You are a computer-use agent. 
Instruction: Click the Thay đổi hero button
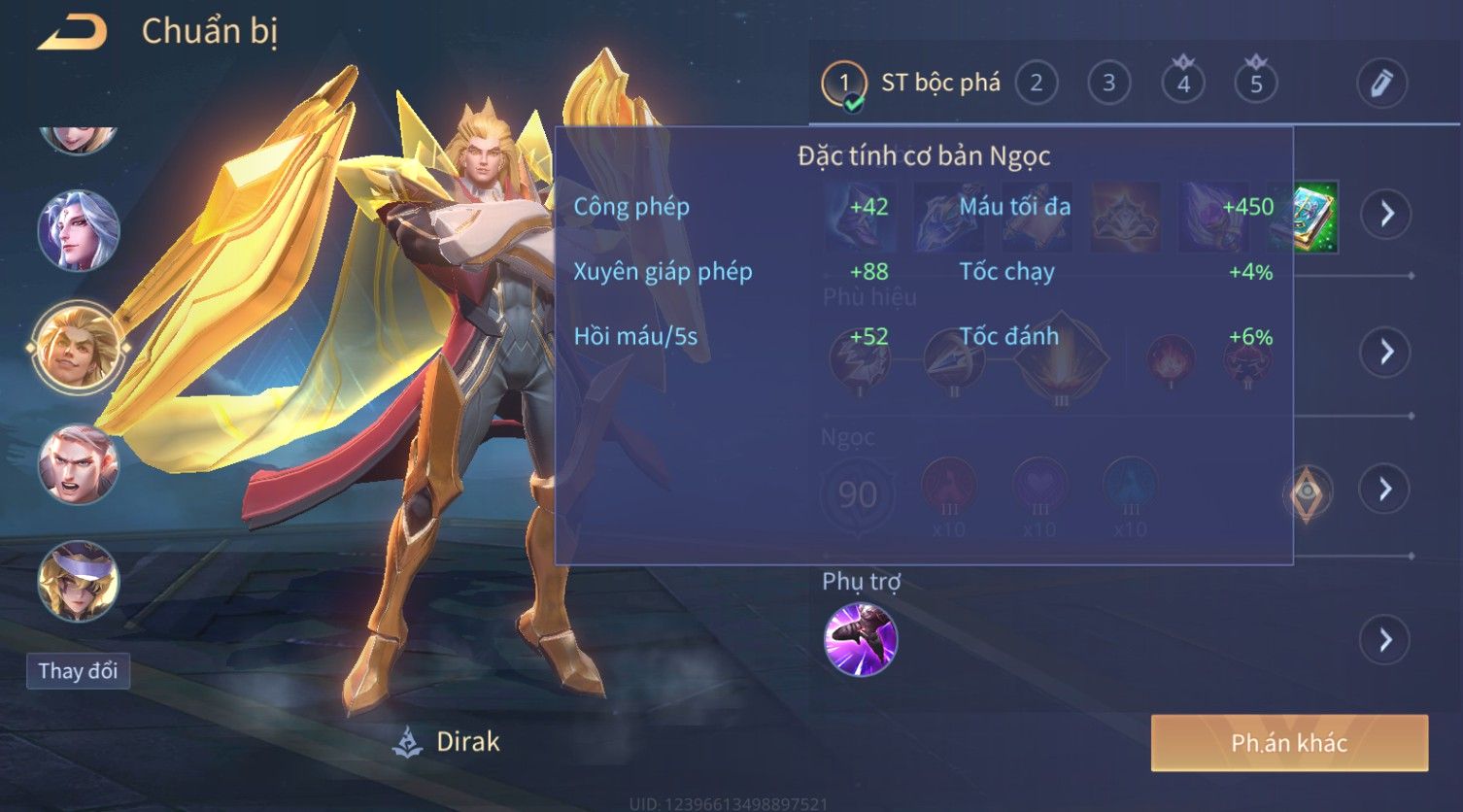78,671
